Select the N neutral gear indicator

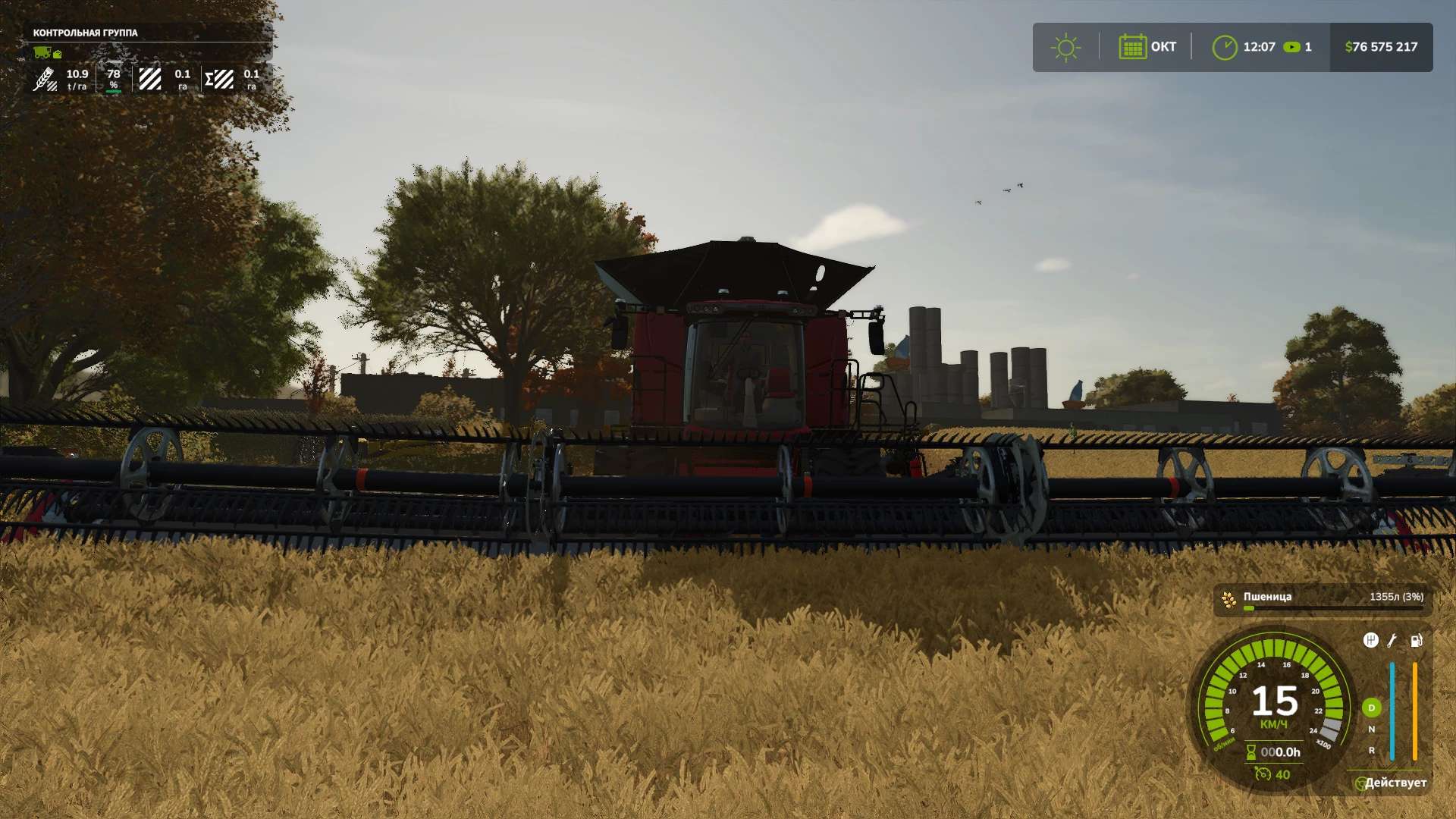point(1371,730)
